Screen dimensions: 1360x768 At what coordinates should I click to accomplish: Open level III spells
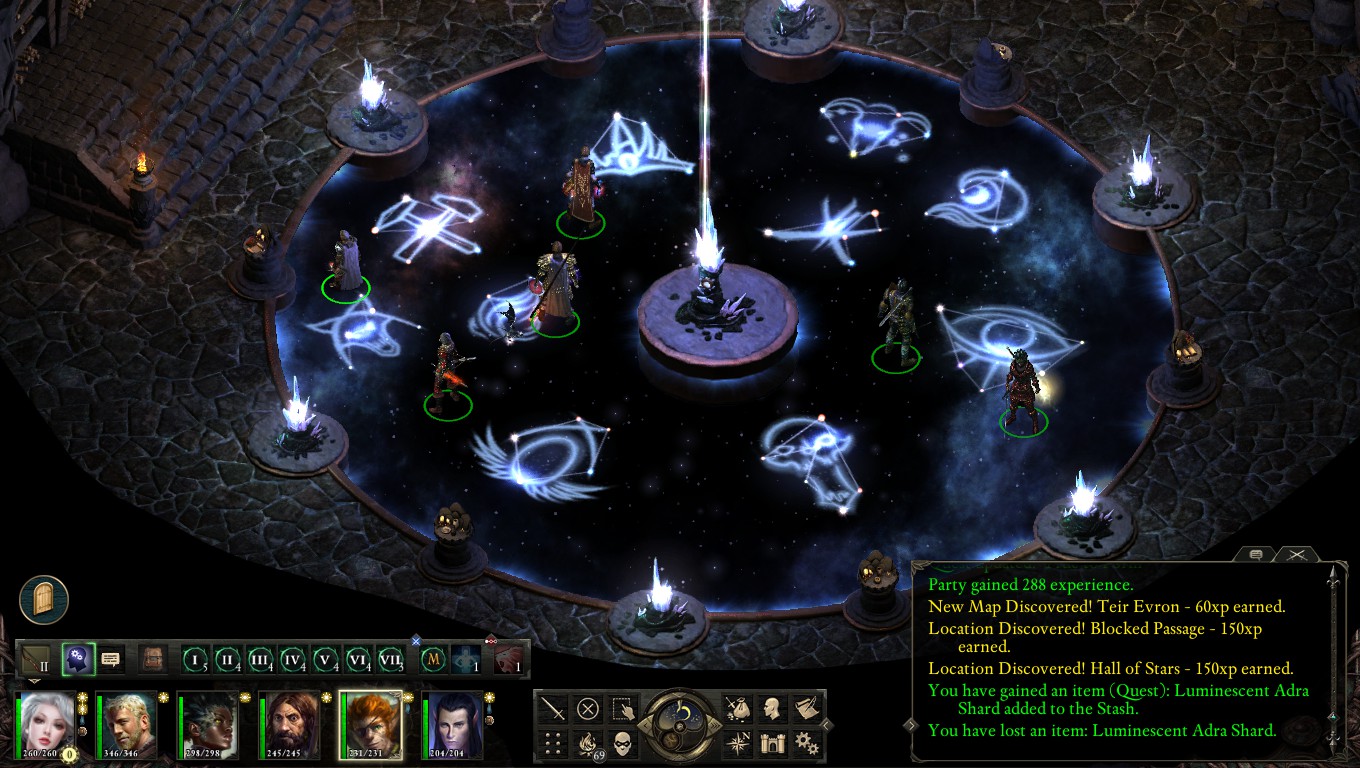pyautogui.click(x=260, y=660)
